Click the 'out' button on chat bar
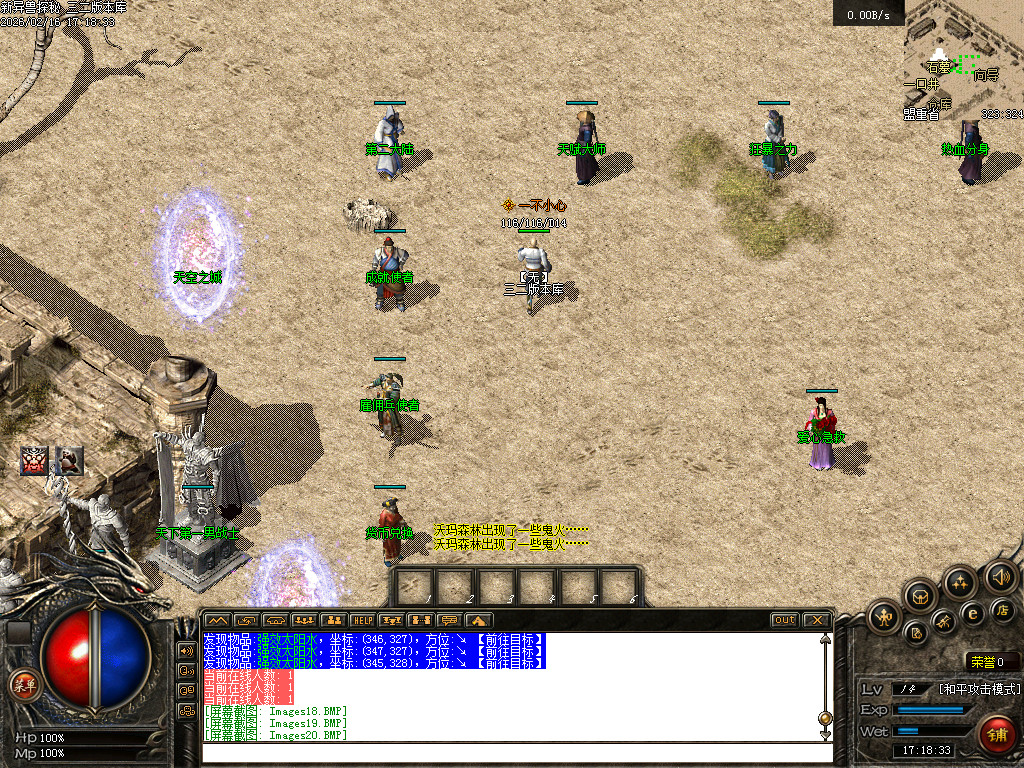This screenshot has width=1024, height=768. (785, 620)
